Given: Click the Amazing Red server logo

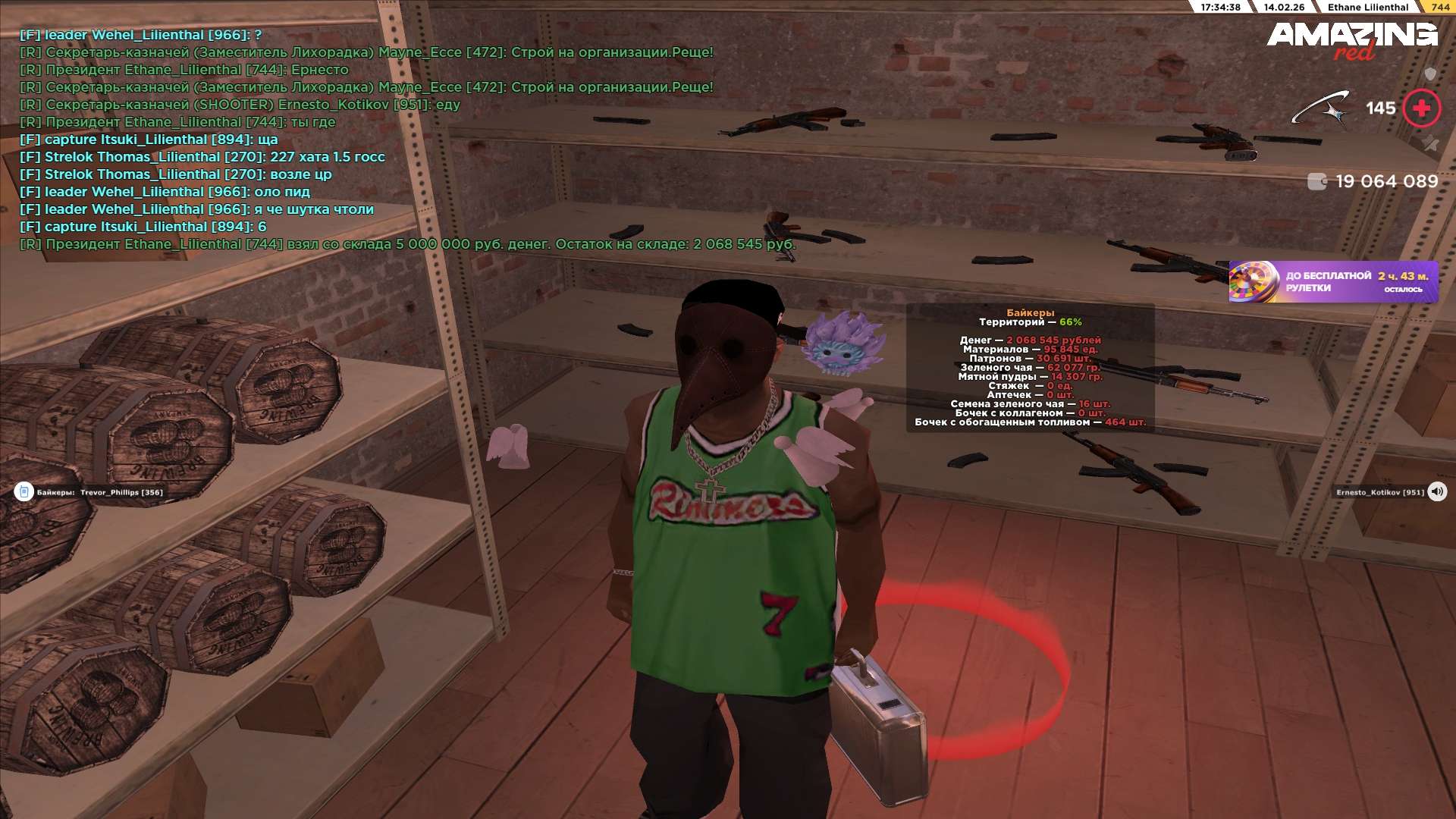Looking at the screenshot, I should (x=1352, y=39).
